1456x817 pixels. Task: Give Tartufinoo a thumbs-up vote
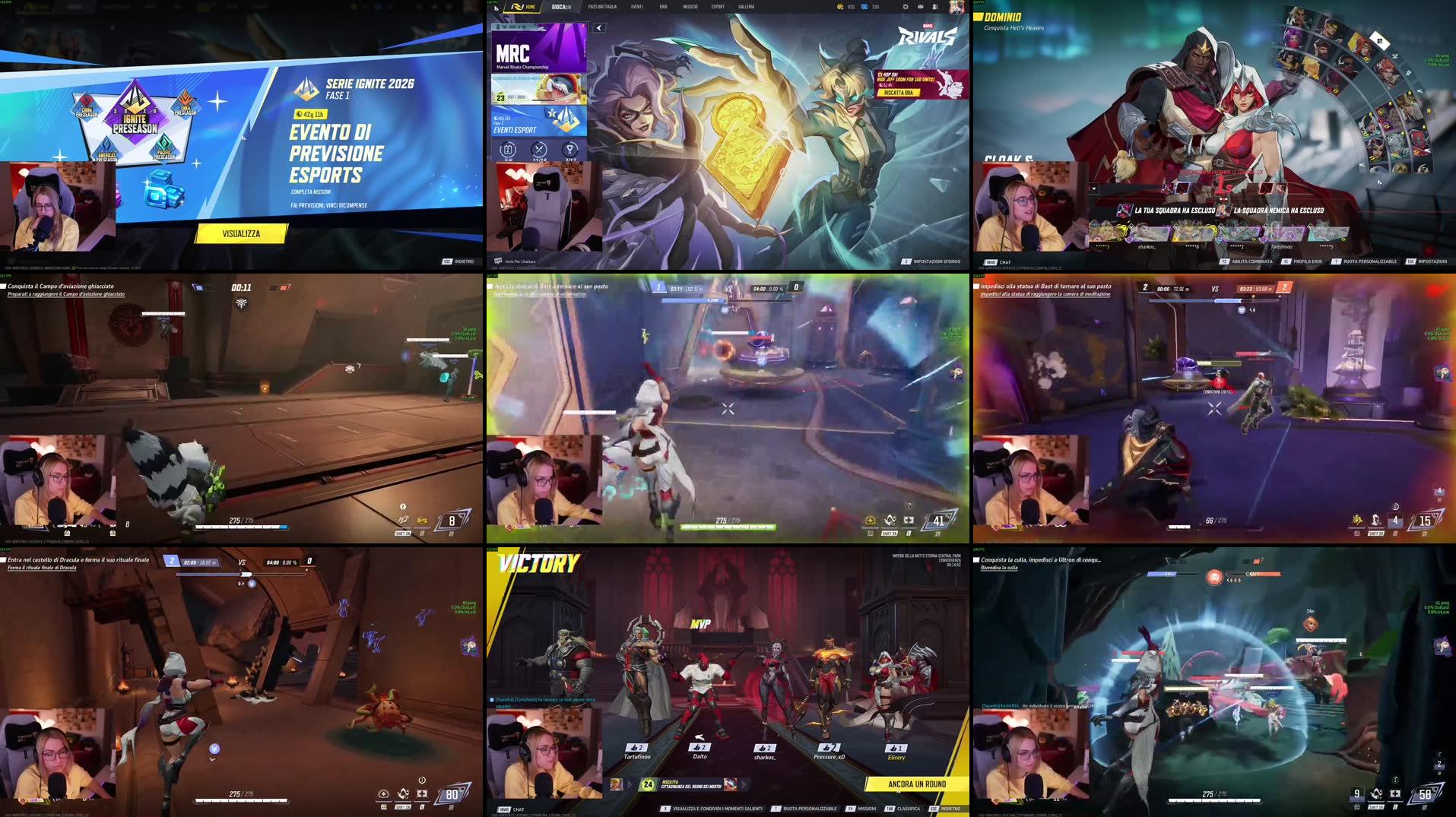click(636, 748)
